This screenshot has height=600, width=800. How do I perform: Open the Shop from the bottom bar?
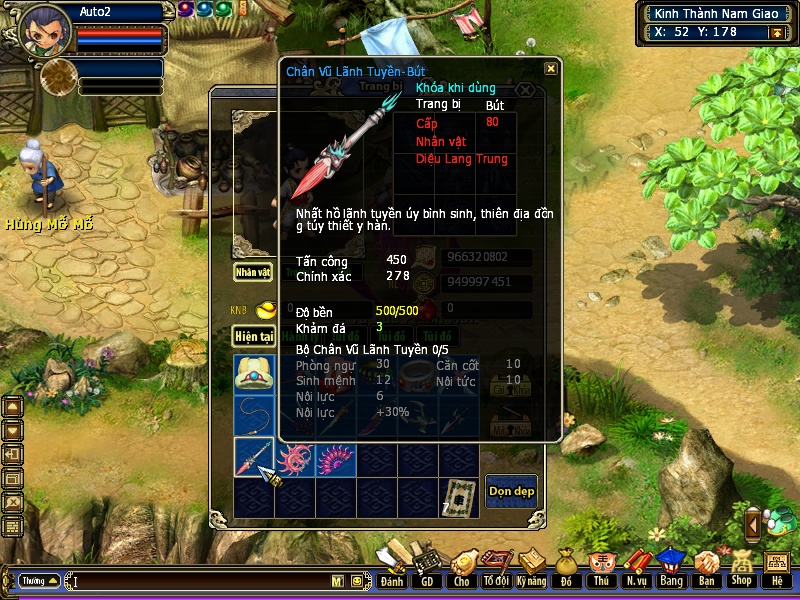tap(741, 568)
